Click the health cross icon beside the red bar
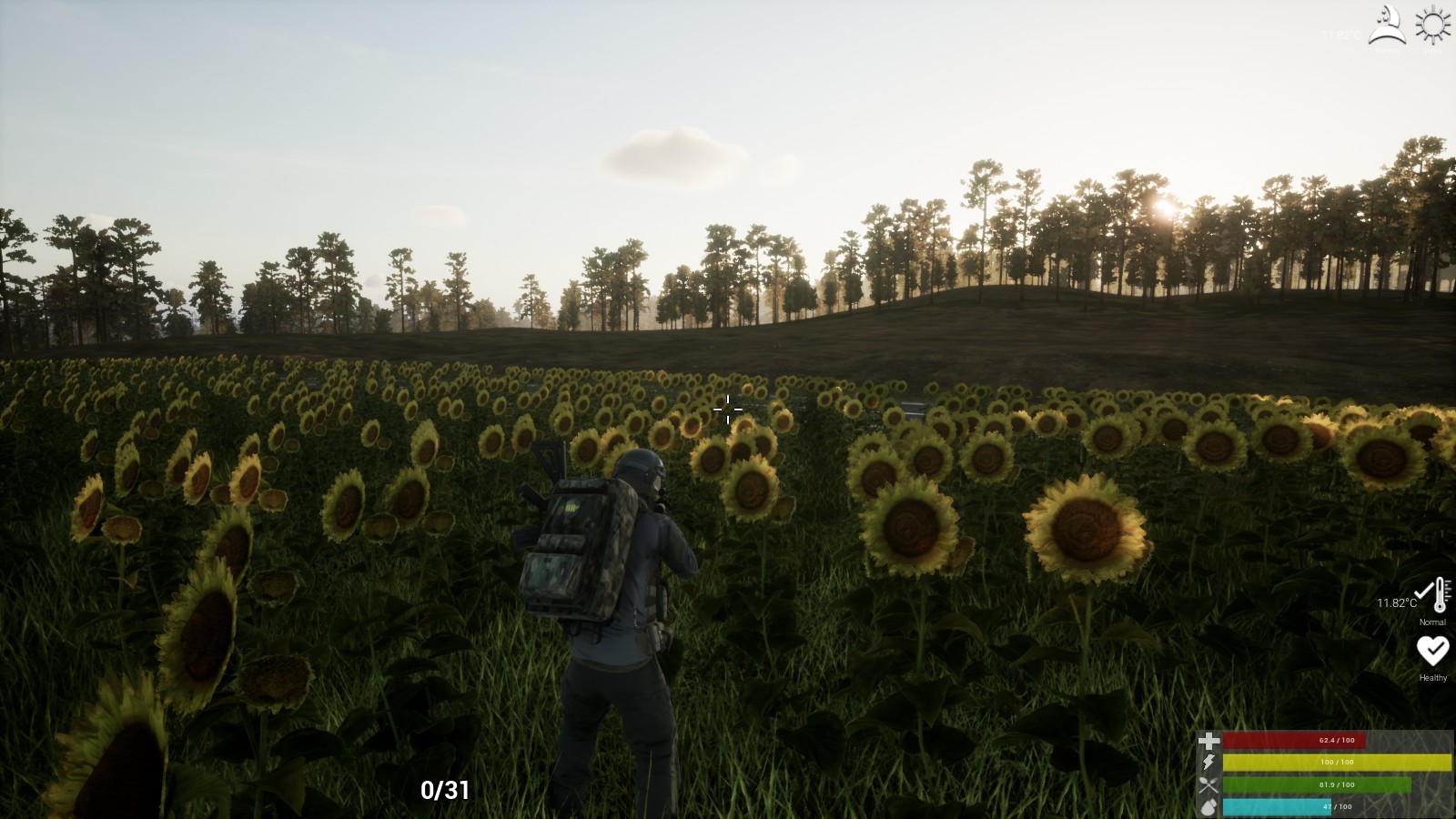Image resolution: width=1456 pixels, height=819 pixels. pos(1208,739)
